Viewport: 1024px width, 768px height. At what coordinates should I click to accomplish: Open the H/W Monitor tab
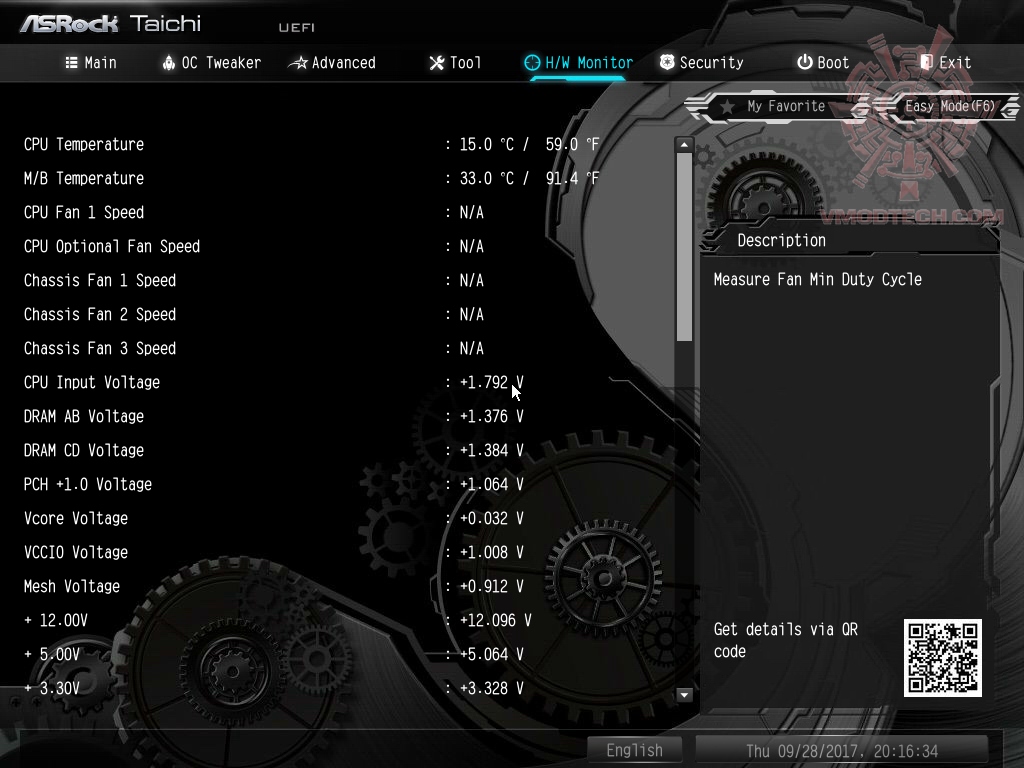pos(579,62)
